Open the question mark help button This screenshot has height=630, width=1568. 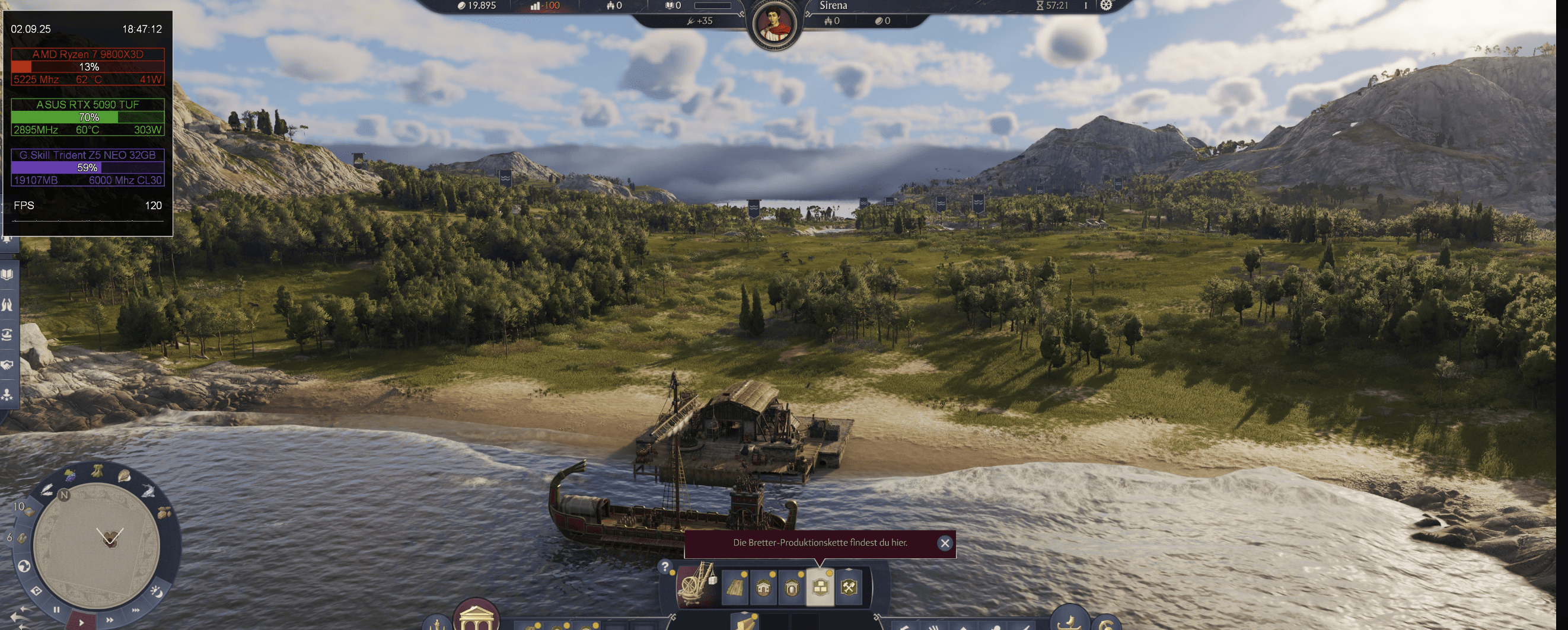point(665,566)
